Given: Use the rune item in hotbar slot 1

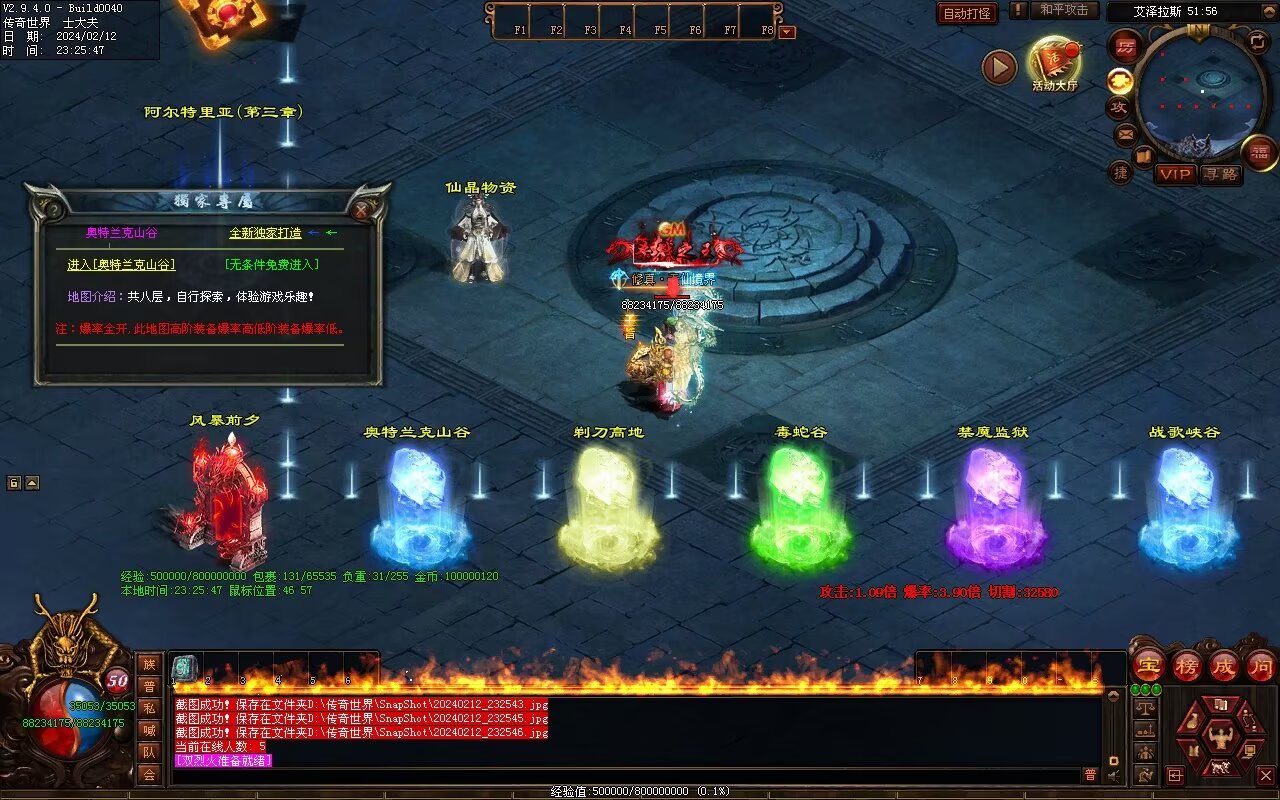Looking at the screenshot, I should click(x=185, y=668).
